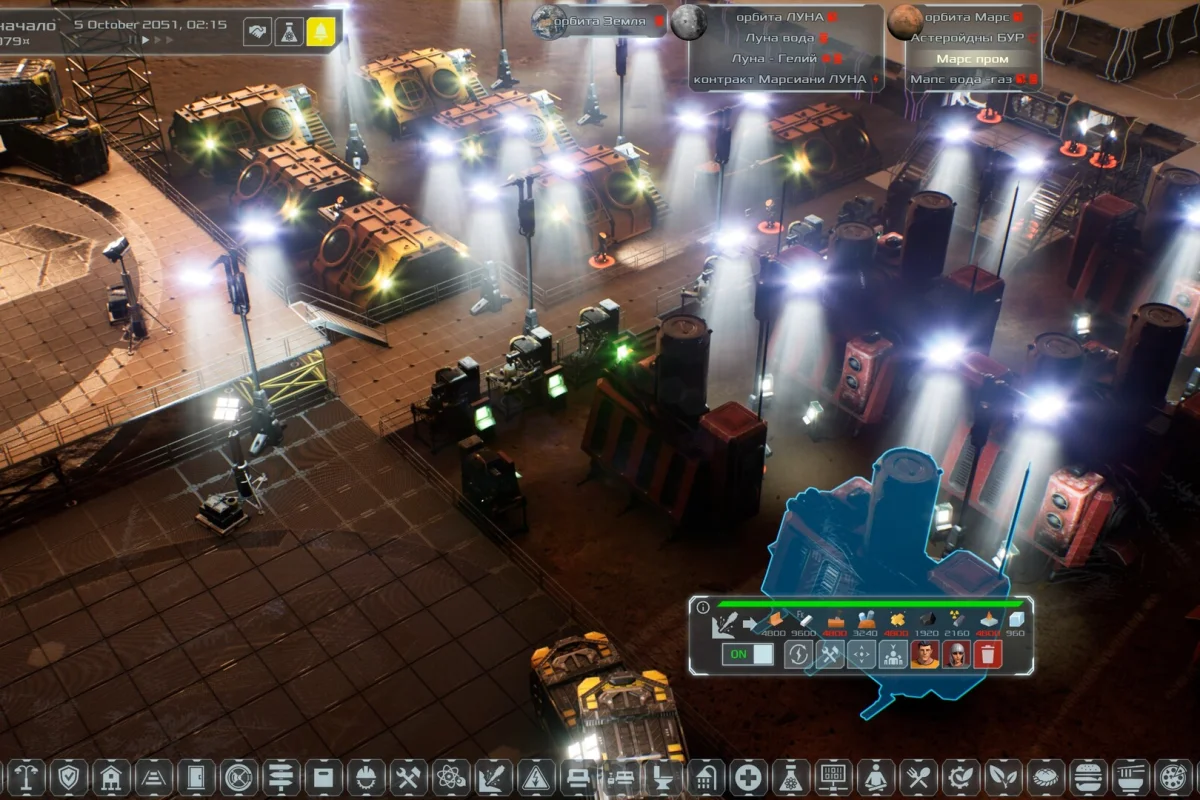
Task: Open the building info (i) icon
Action: [x=702, y=607]
